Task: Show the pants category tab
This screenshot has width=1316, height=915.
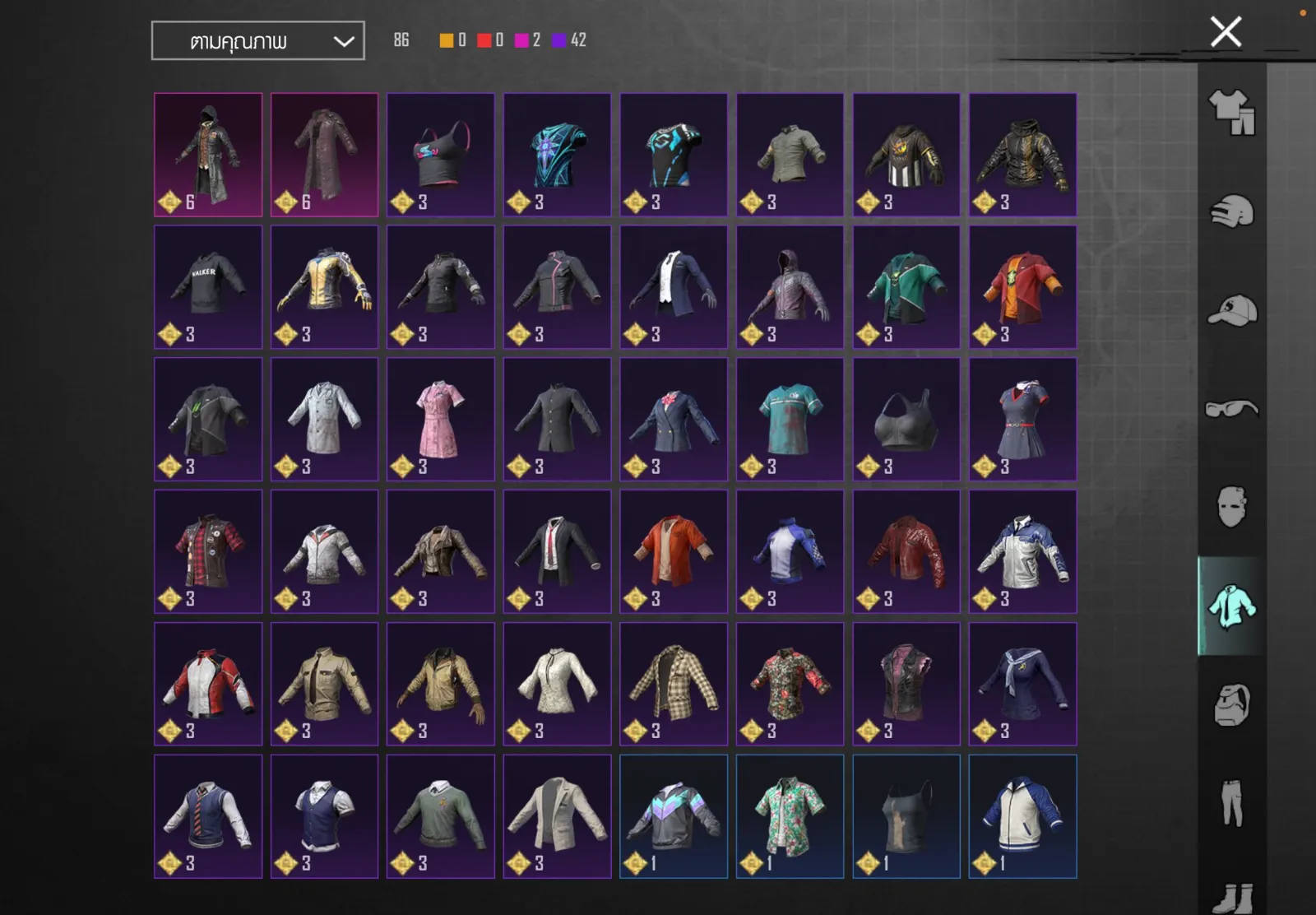Action: (1231, 803)
